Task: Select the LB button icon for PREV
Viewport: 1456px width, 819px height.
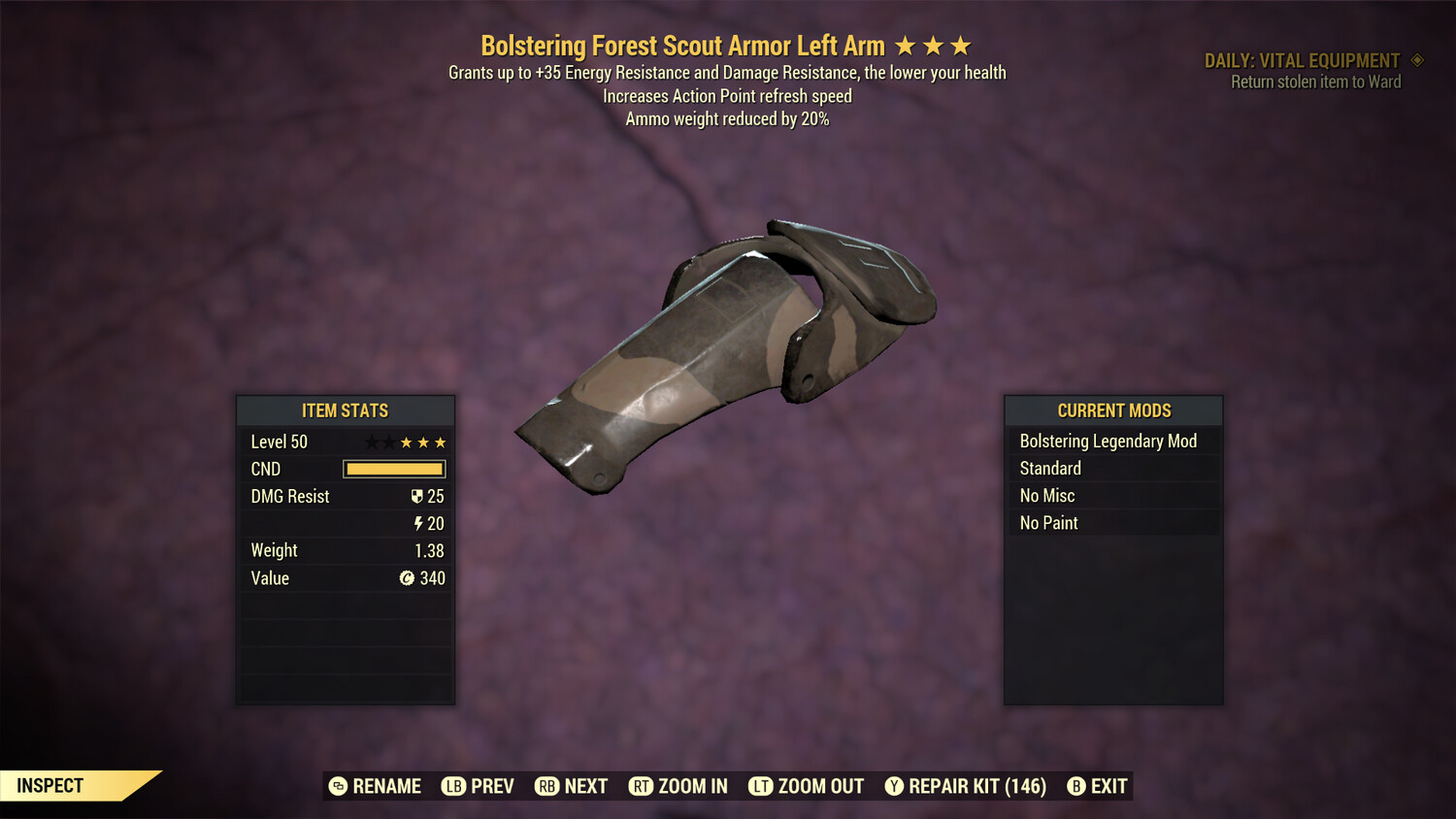Action: pyautogui.click(x=452, y=786)
